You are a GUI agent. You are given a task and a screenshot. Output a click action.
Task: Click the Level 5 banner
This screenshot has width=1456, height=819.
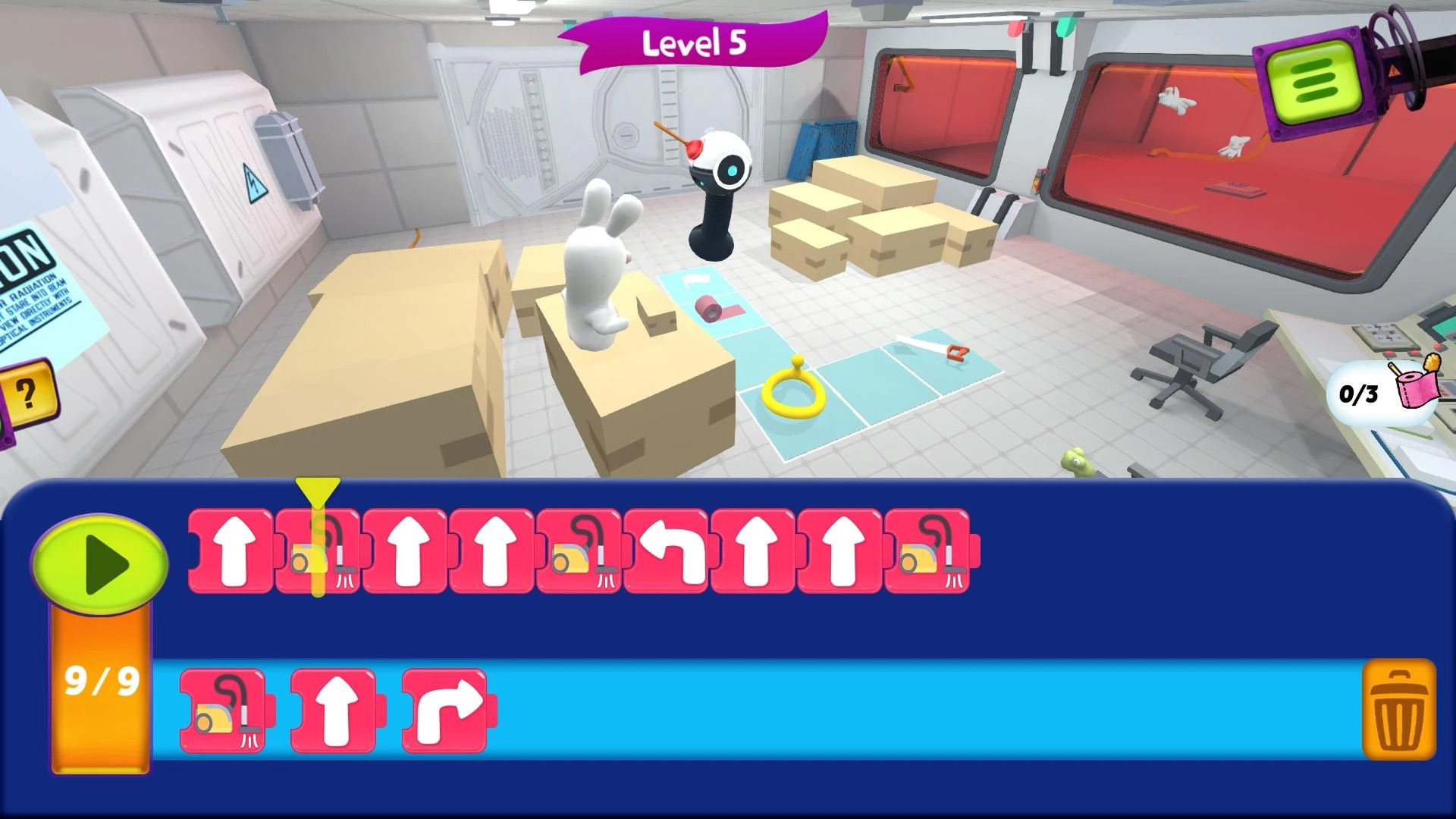pos(694,43)
